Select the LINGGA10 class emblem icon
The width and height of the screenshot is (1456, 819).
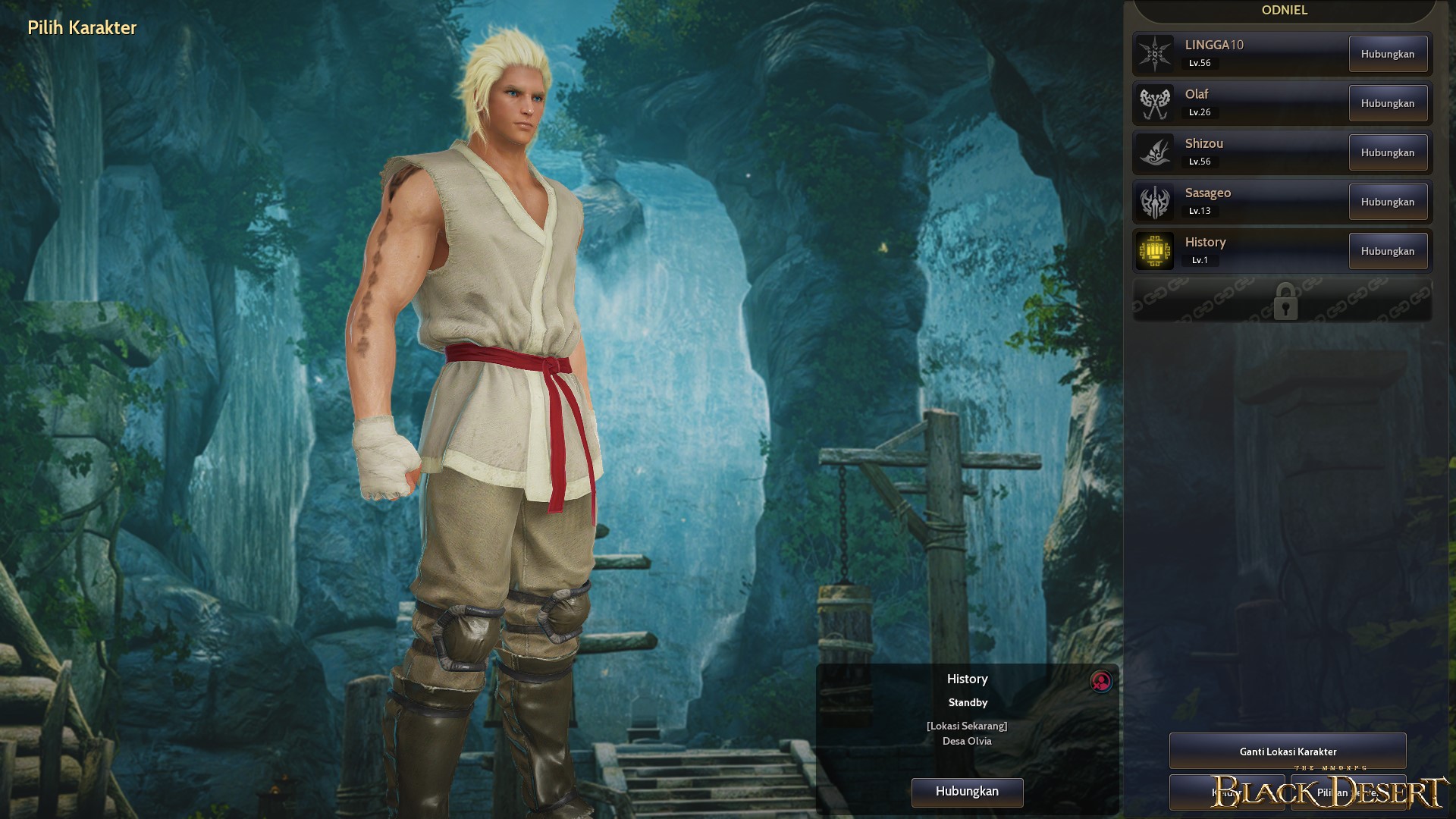tap(1155, 53)
